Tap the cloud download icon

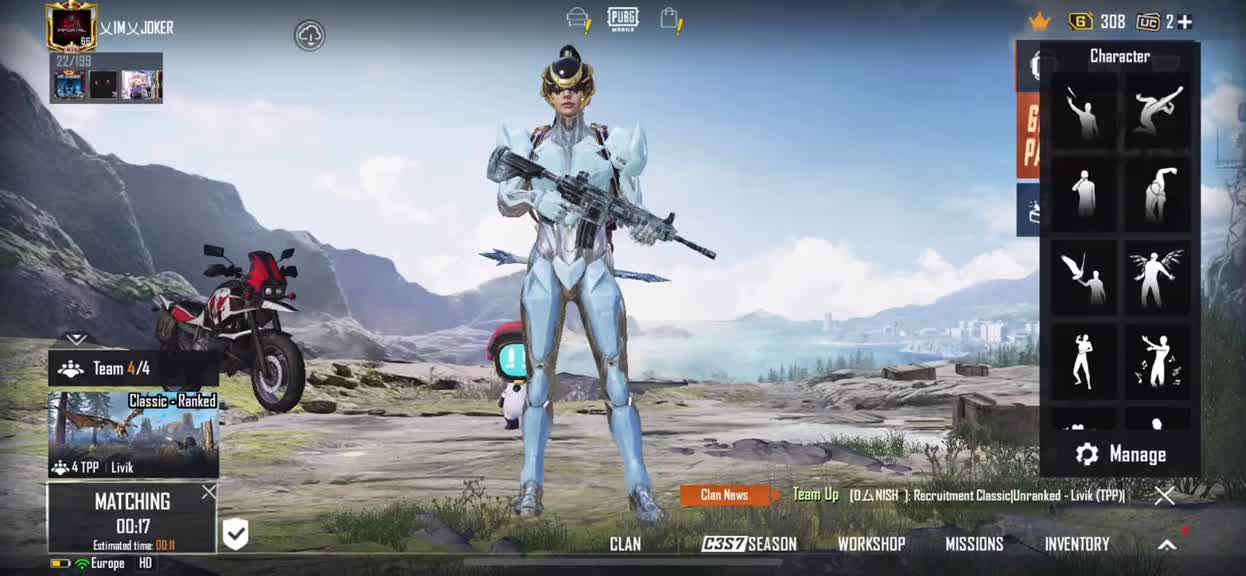(310, 36)
